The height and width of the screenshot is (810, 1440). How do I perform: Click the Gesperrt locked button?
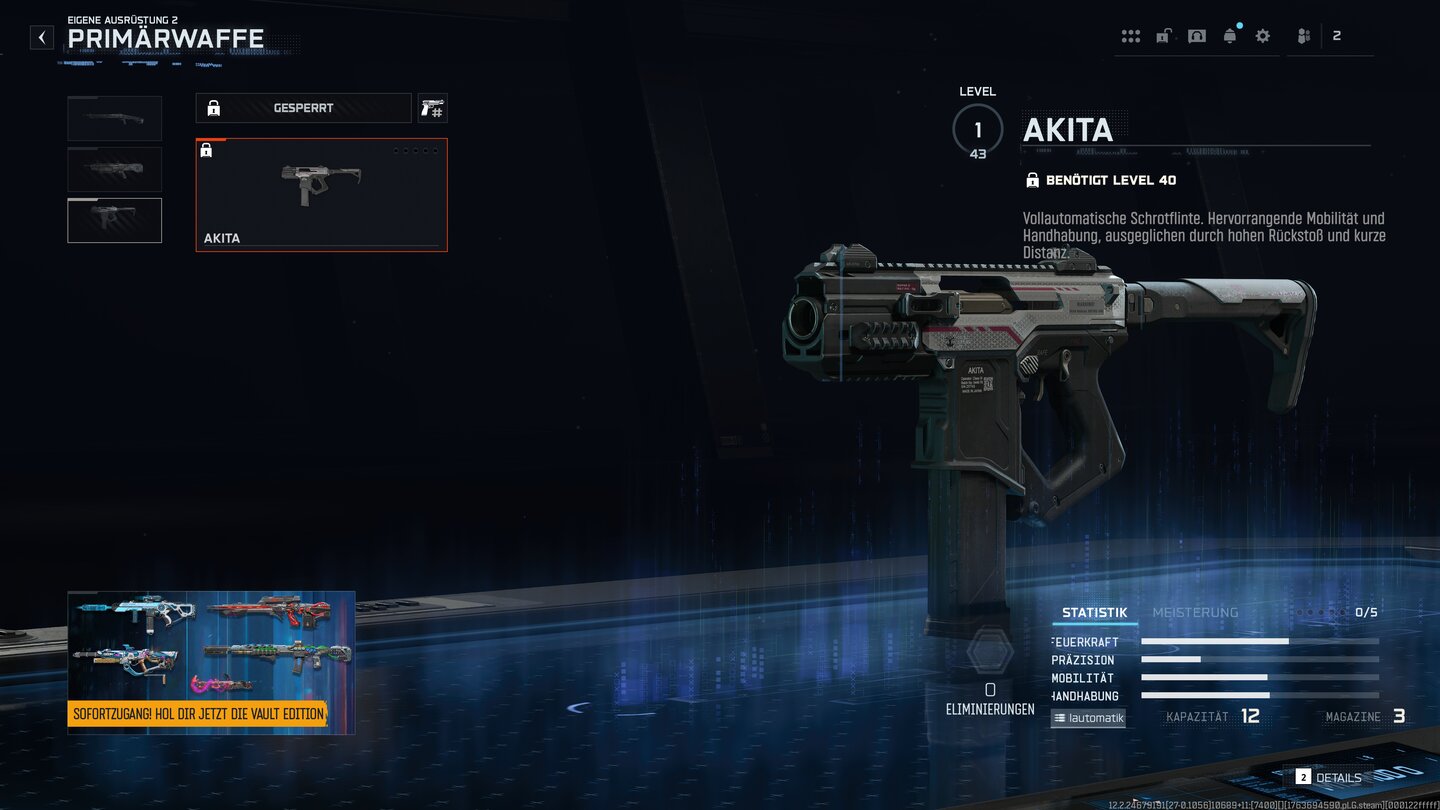click(x=303, y=108)
